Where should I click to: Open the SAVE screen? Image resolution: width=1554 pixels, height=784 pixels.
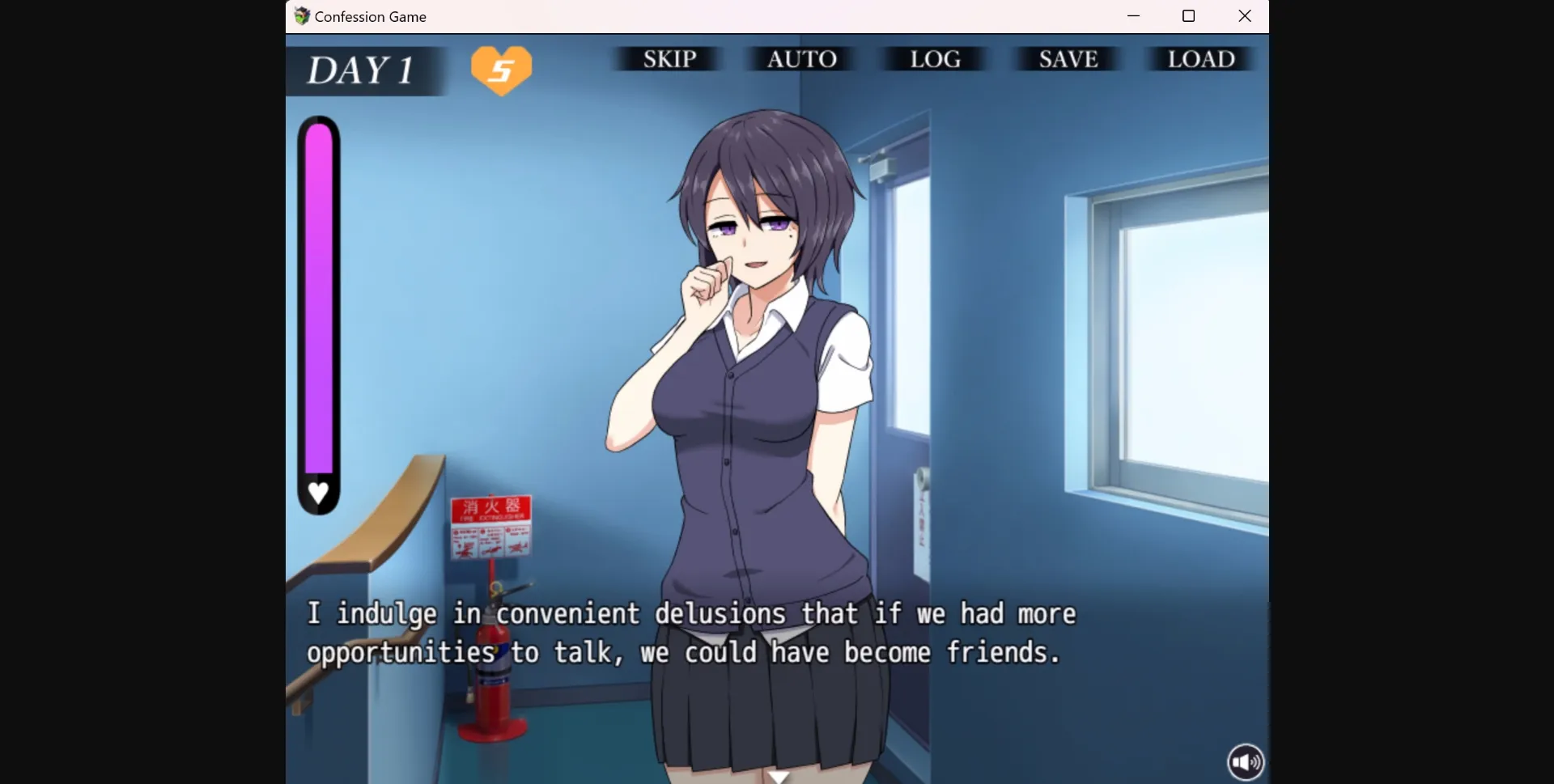(1068, 58)
